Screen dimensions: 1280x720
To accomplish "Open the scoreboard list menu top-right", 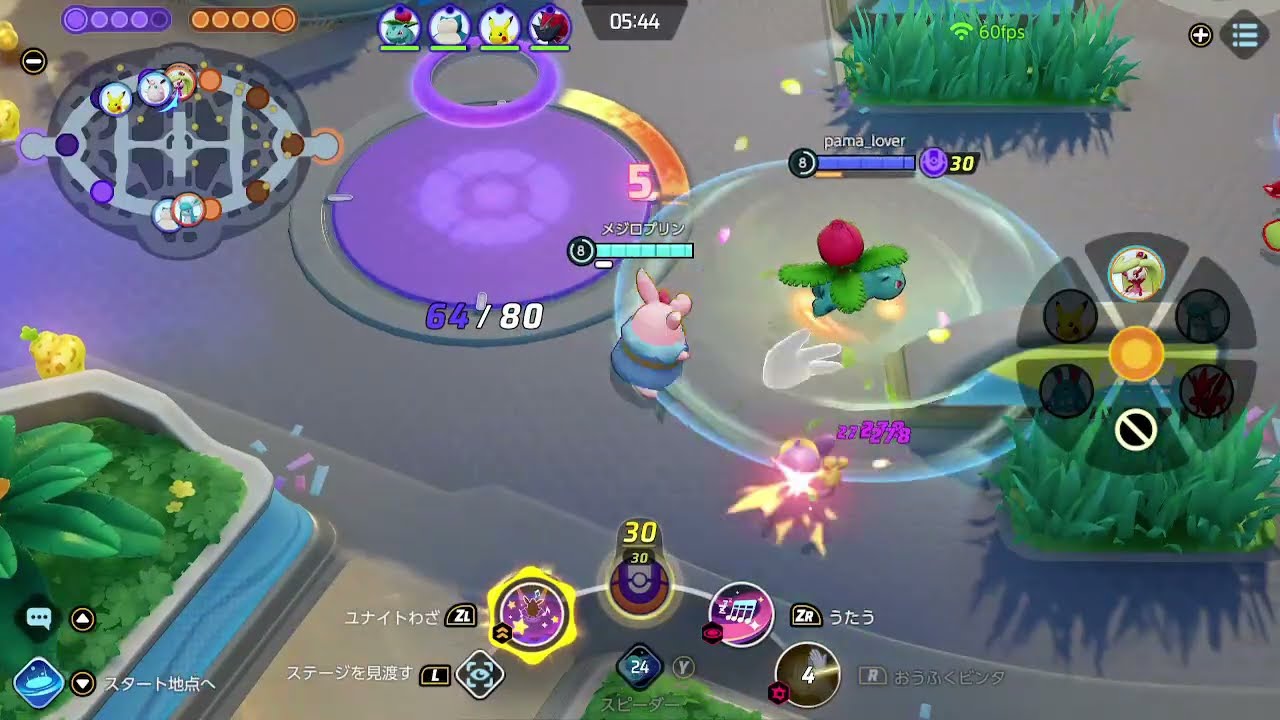I will pyautogui.click(x=1243, y=36).
